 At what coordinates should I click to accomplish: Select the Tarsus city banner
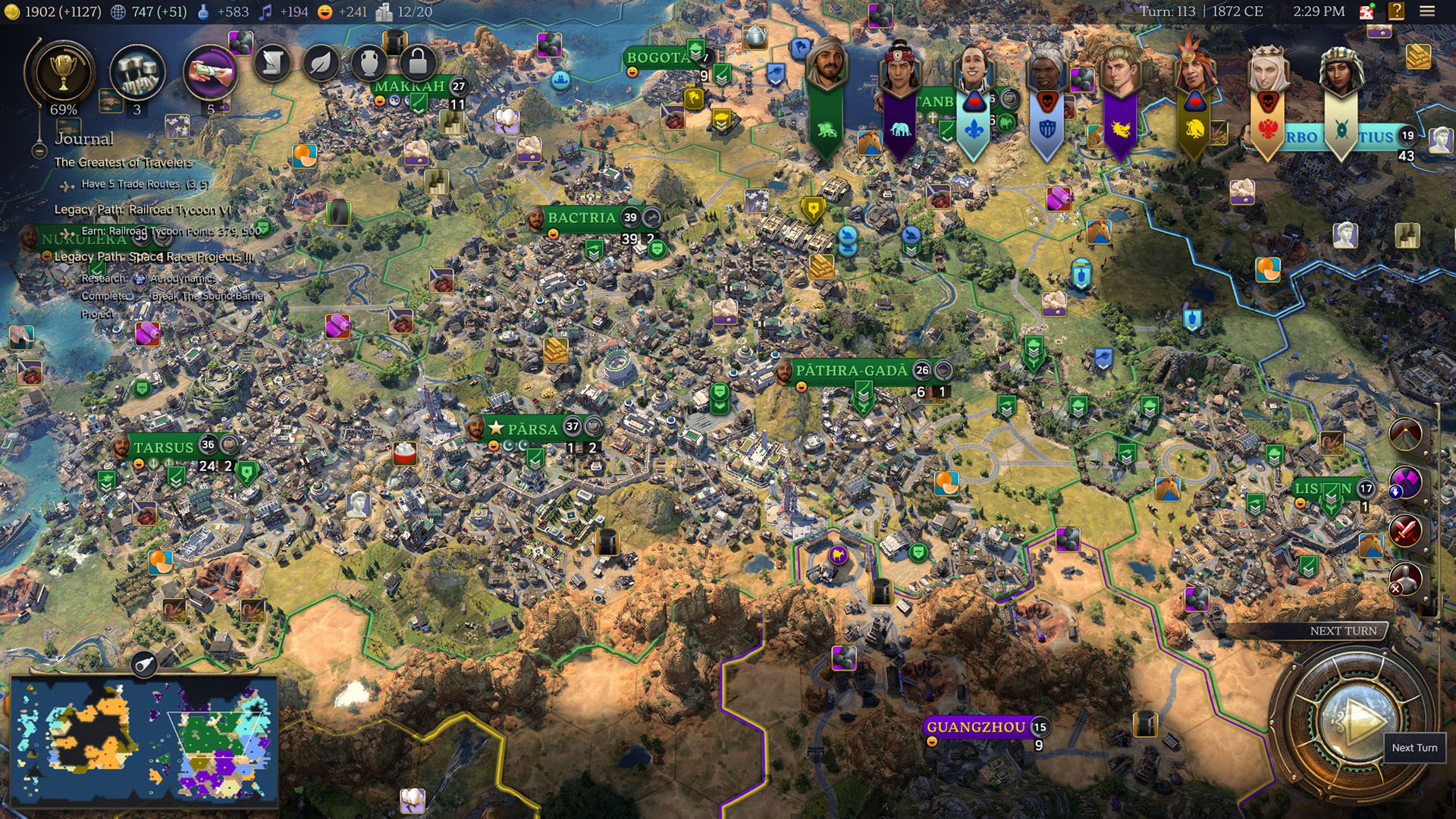pyautogui.click(x=164, y=447)
